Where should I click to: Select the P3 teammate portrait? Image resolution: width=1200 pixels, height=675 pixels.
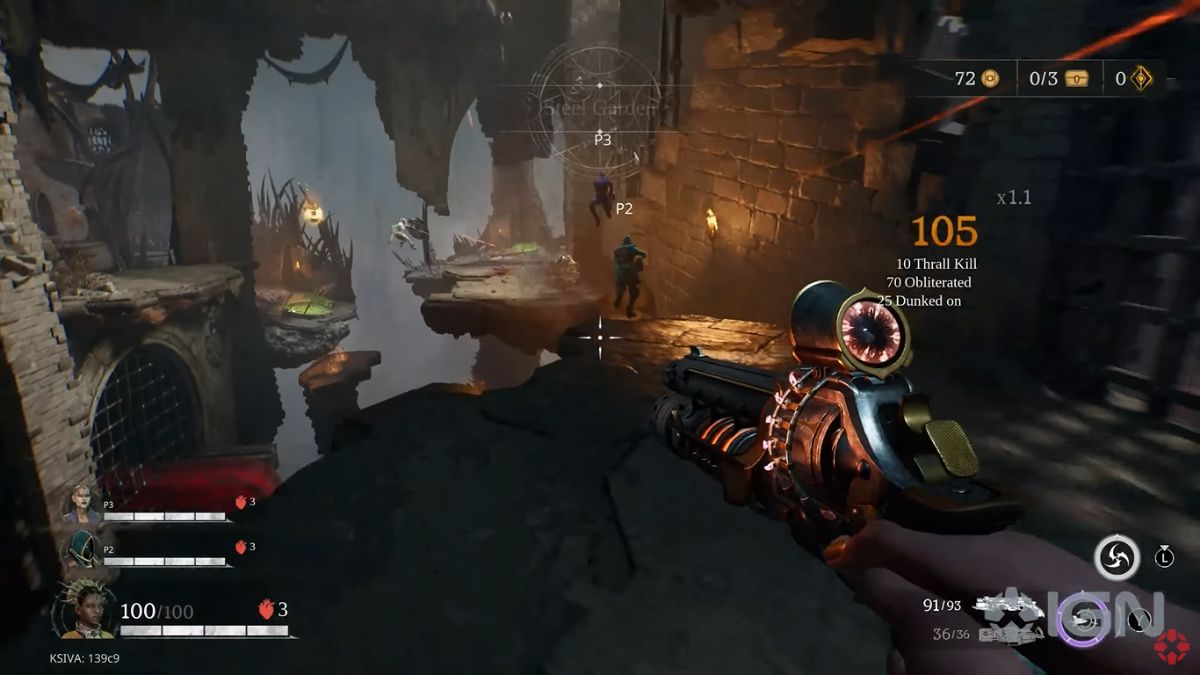click(x=82, y=503)
